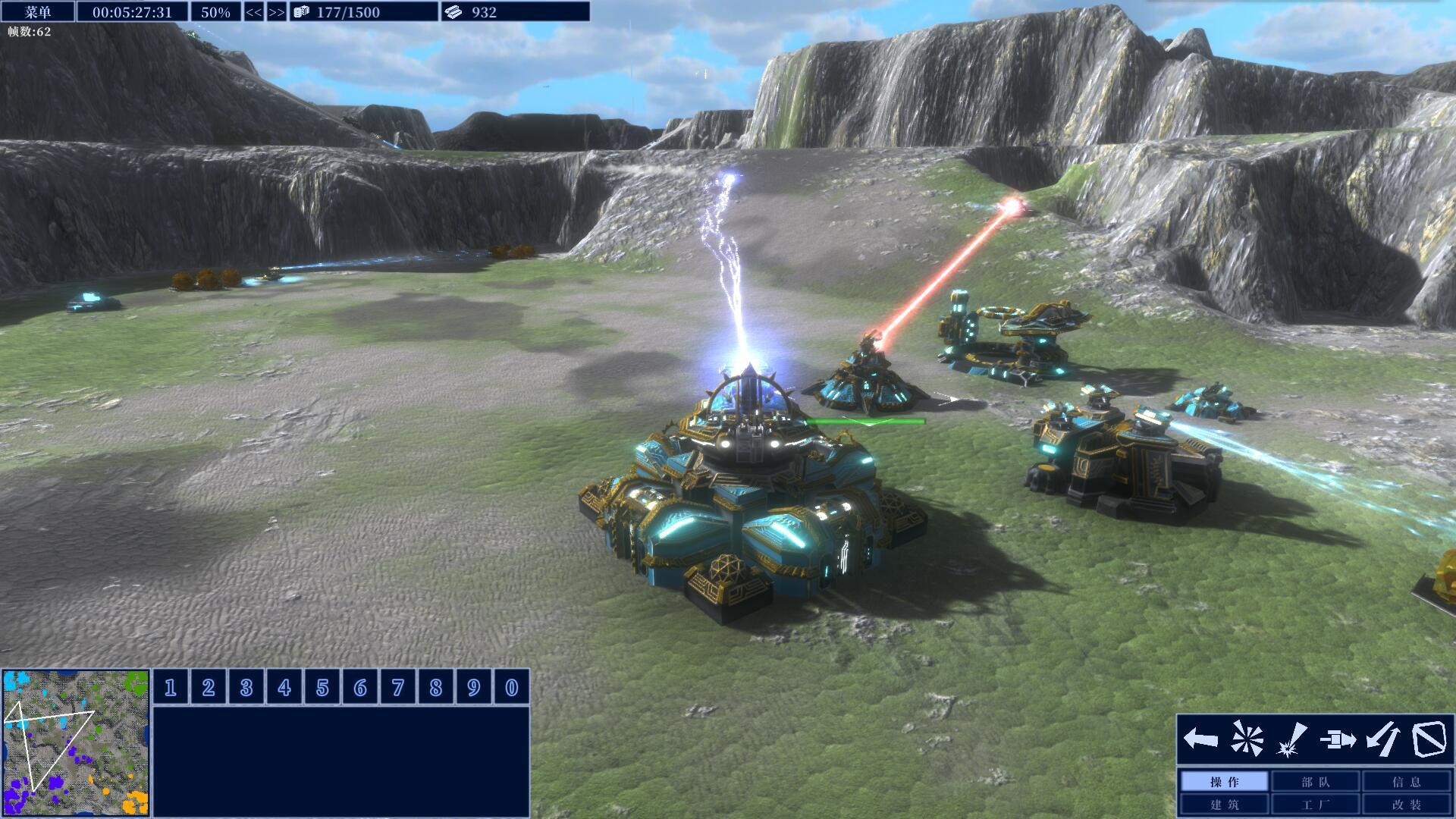Decrease game speed with the << button
The image size is (1456, 819).
coord(253,12)
